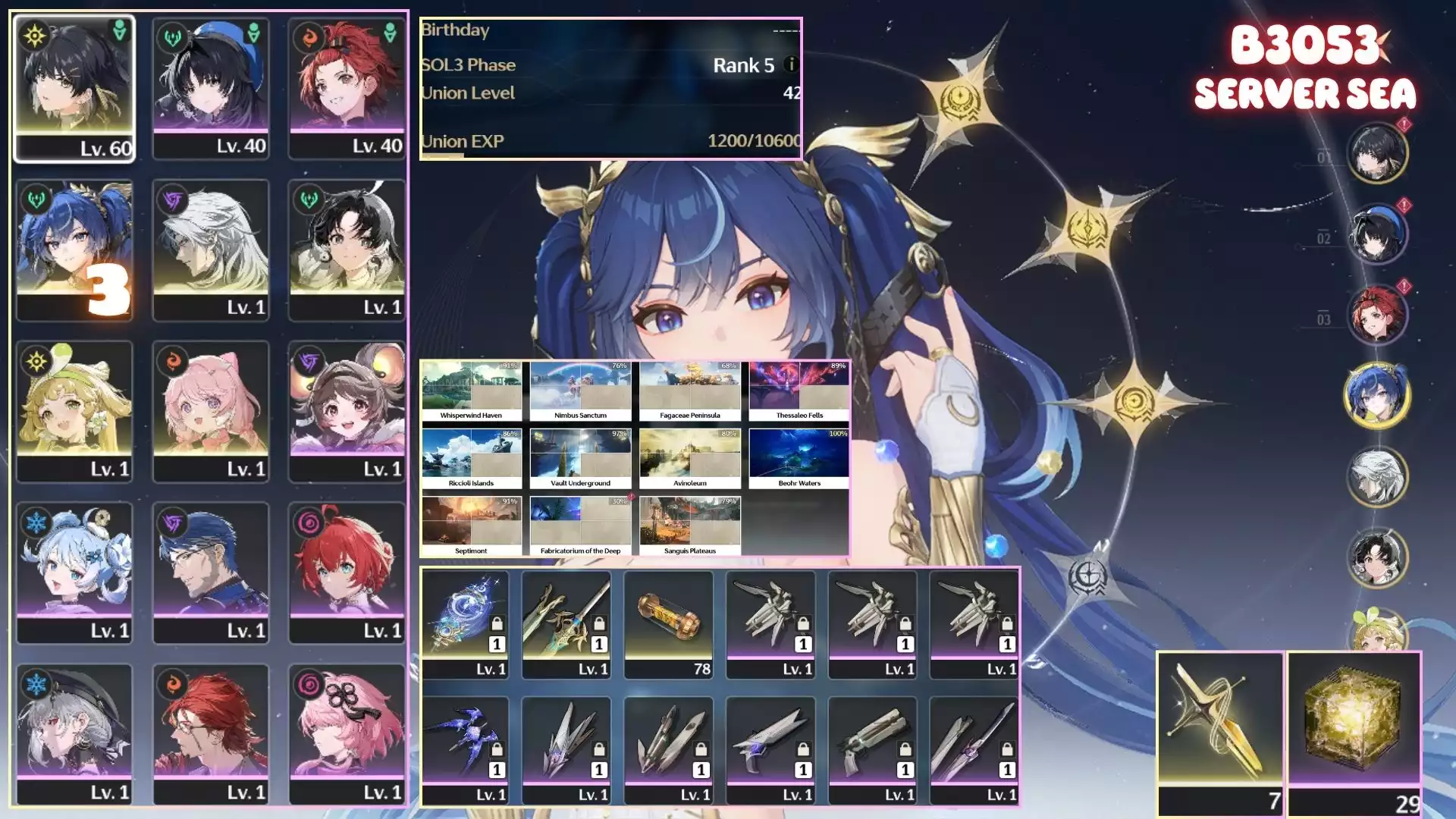View Fabricatorium of the Deep tile
1456x819 pixels.
pos(580,526)
